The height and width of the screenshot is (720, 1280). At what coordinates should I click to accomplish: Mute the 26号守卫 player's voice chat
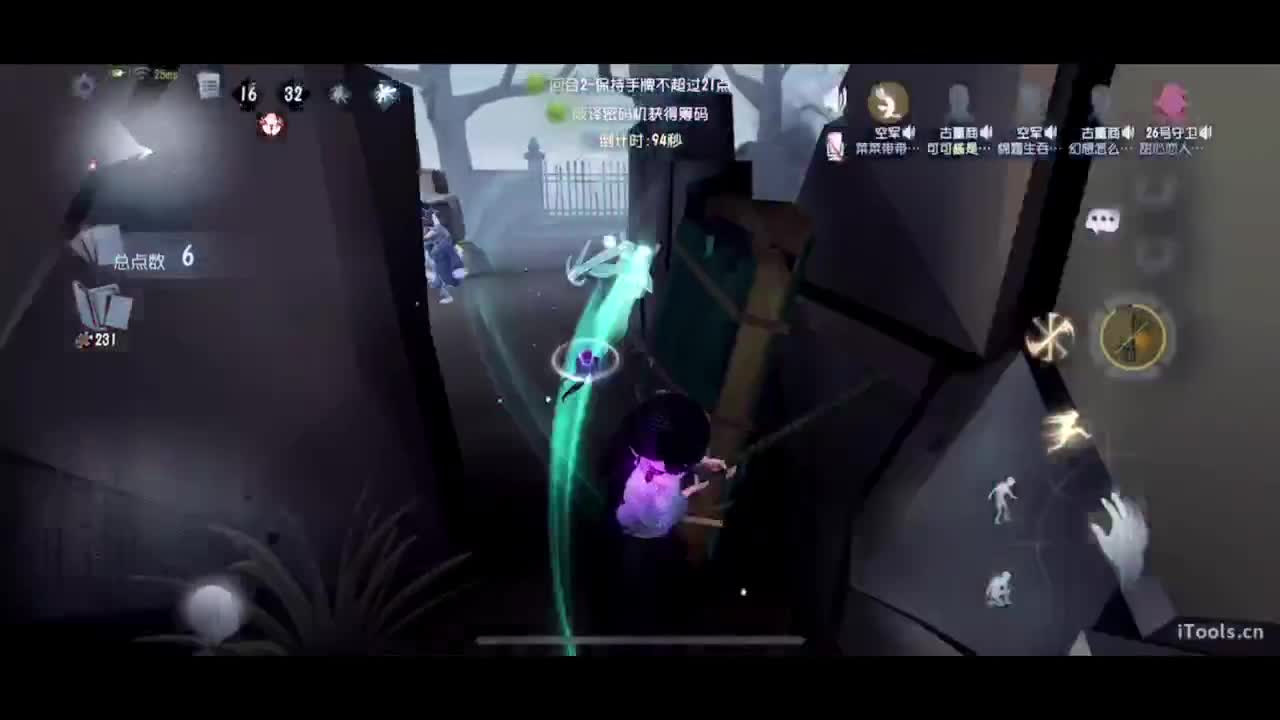tap(1204, 130)
